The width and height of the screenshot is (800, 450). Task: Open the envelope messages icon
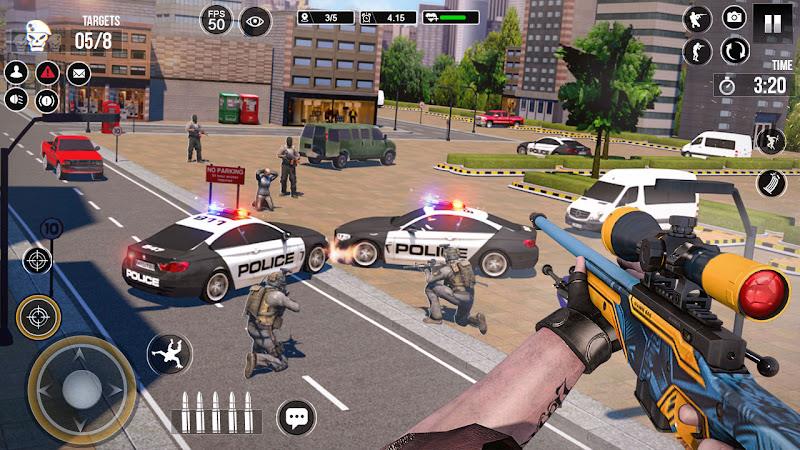(x=78, y=72)
